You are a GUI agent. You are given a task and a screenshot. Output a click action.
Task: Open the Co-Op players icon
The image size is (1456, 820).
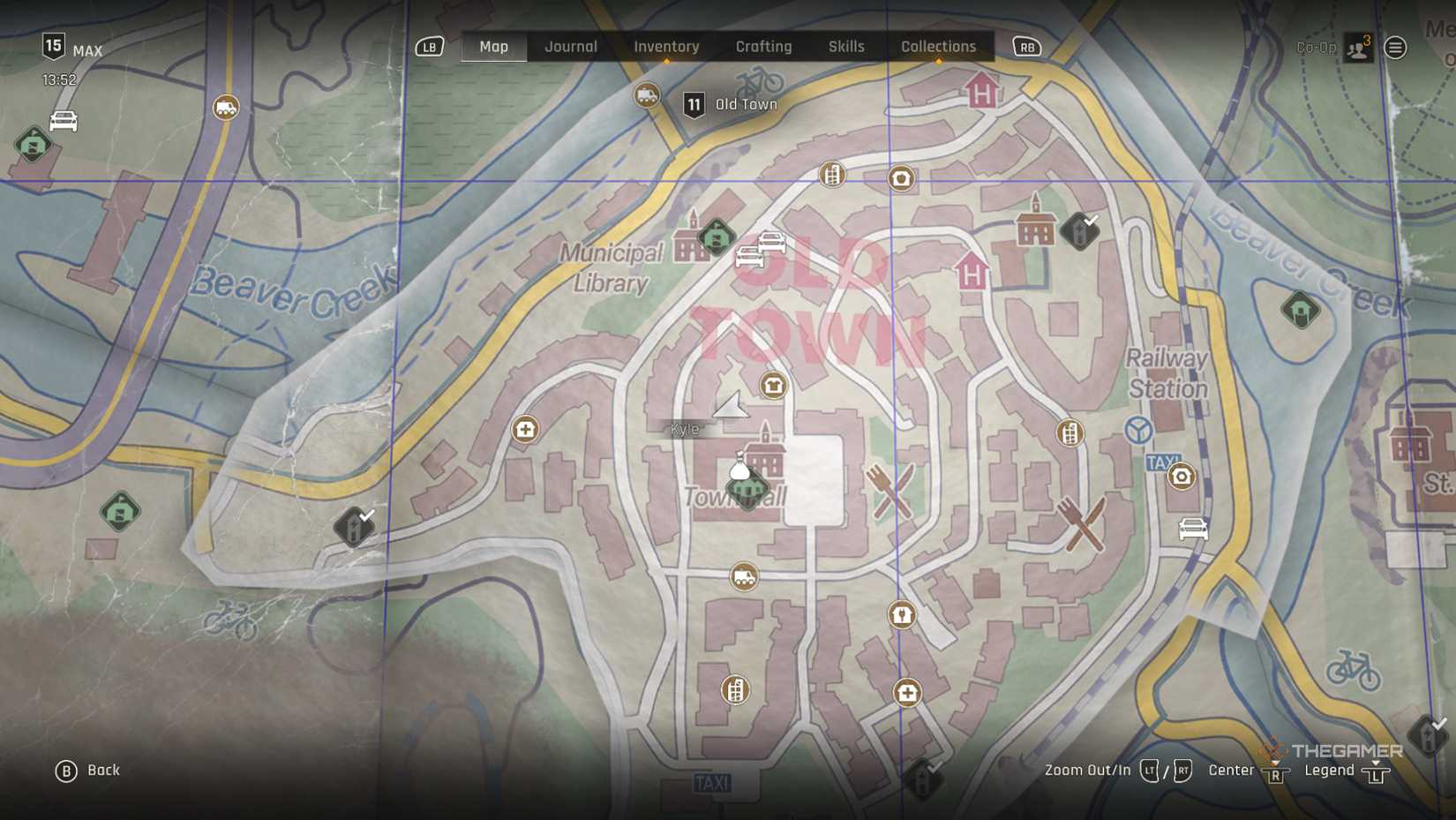pos(1358,49)
